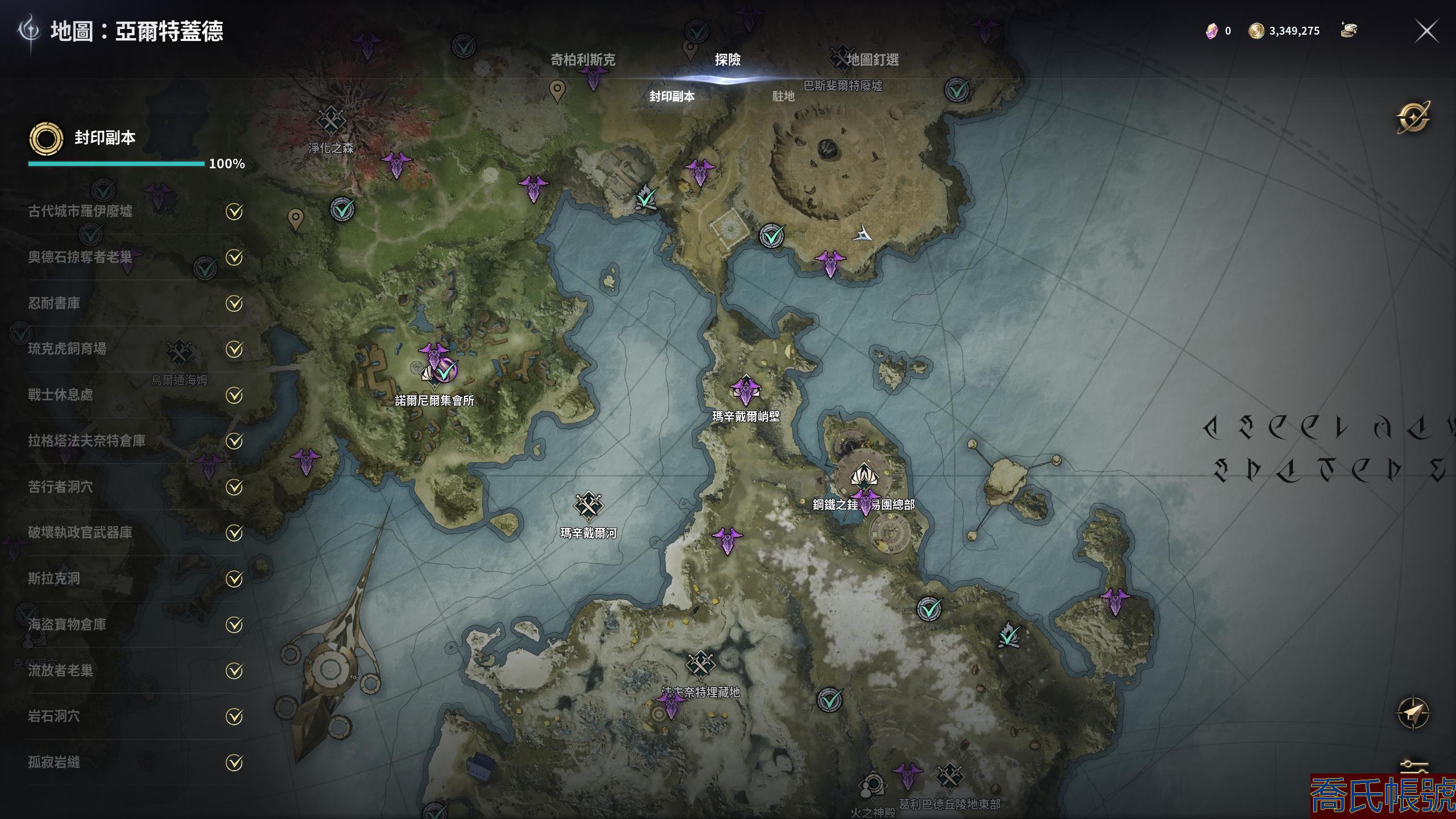Open the 地圖釘選 tab

click(x=872, y=60)
